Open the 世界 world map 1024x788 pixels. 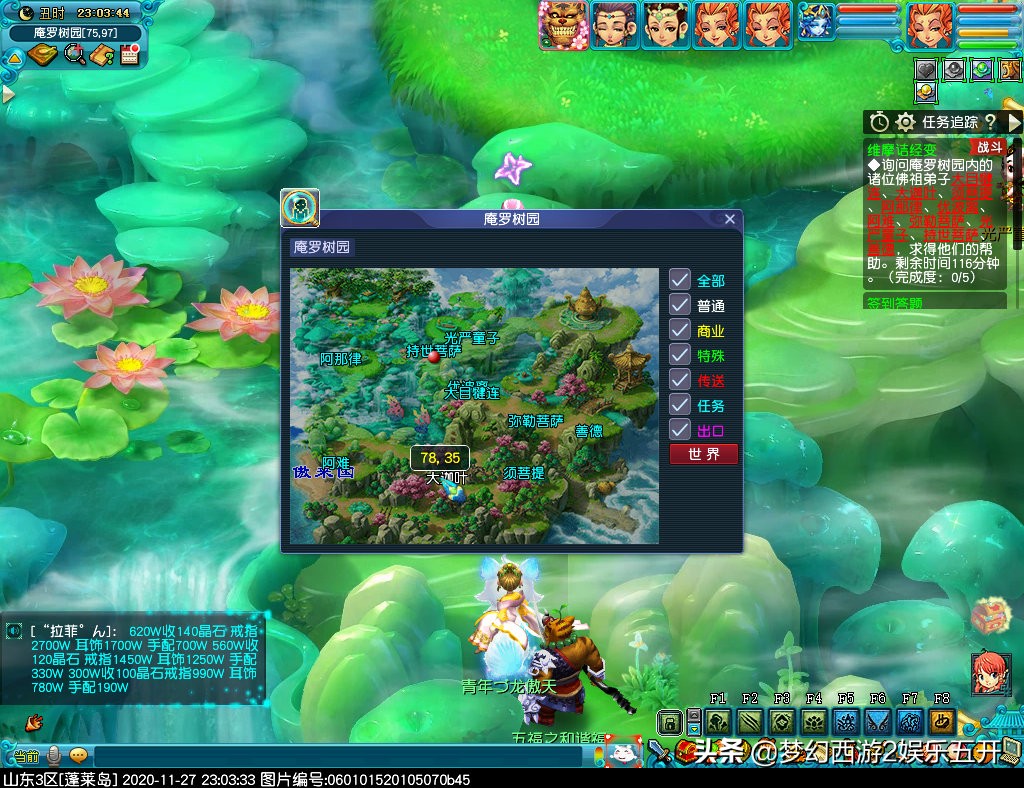(x=704, y=454)
